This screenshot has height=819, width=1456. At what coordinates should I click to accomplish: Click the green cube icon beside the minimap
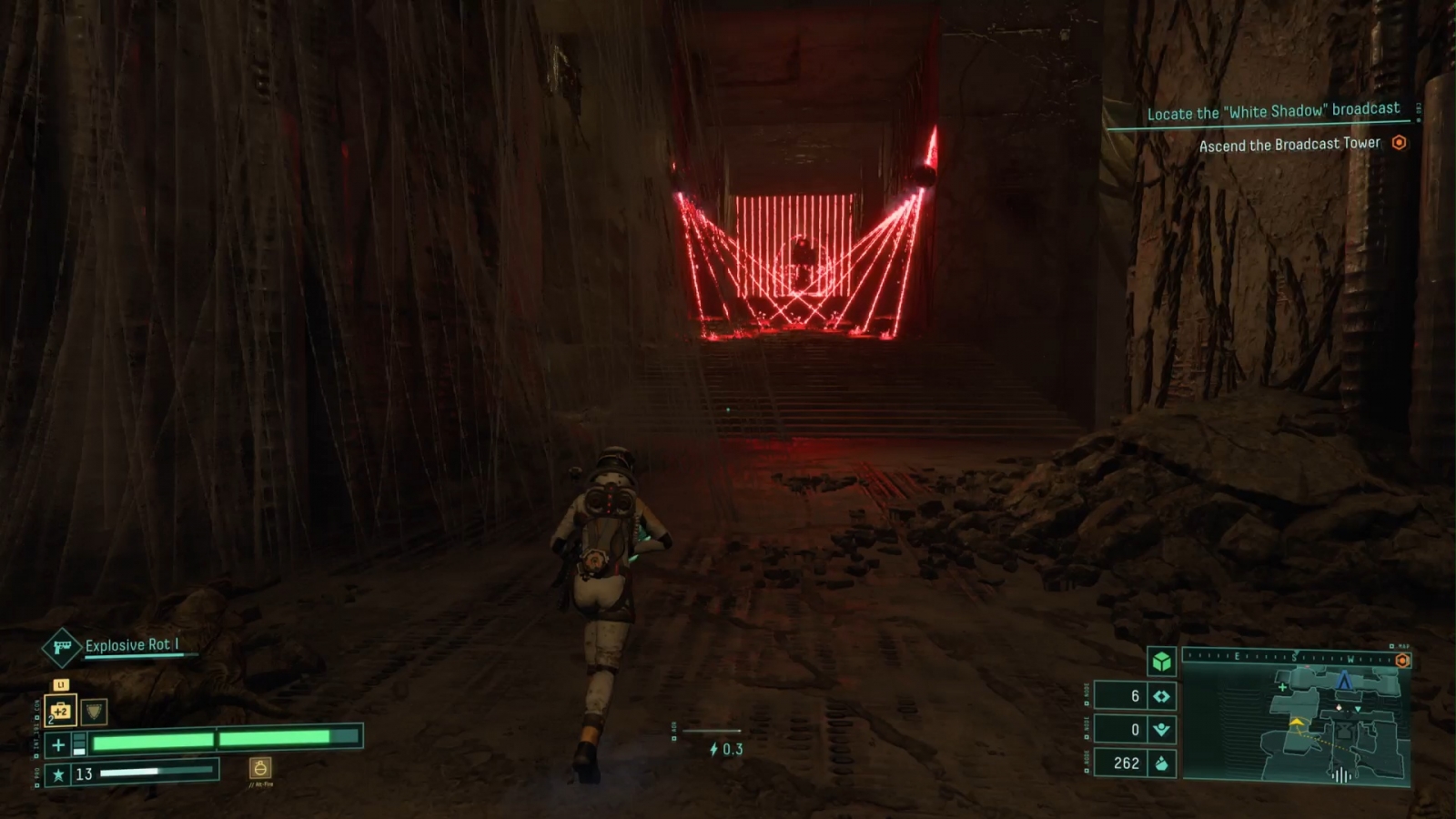point(1161,662)
